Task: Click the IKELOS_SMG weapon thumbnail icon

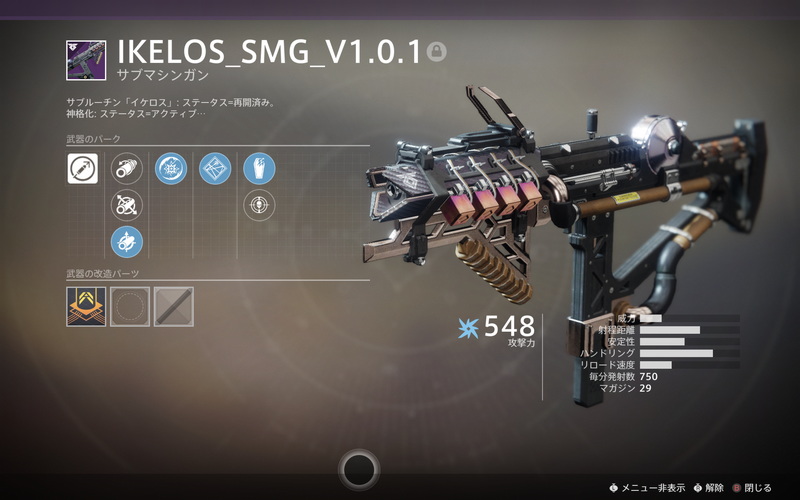Action: 86,60
